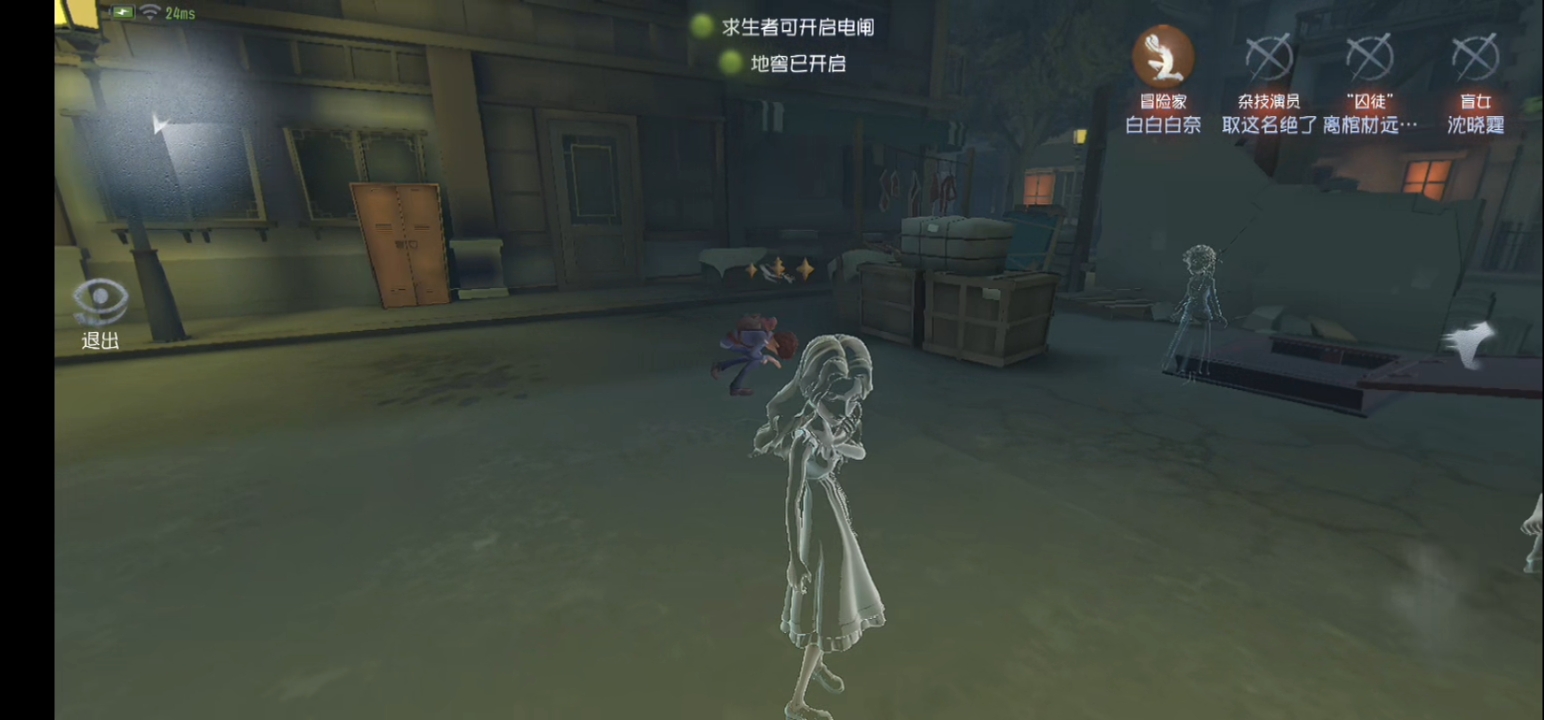
Task: Click the Wi-Fi signal icon in status bar
Action: coord(150,14)
